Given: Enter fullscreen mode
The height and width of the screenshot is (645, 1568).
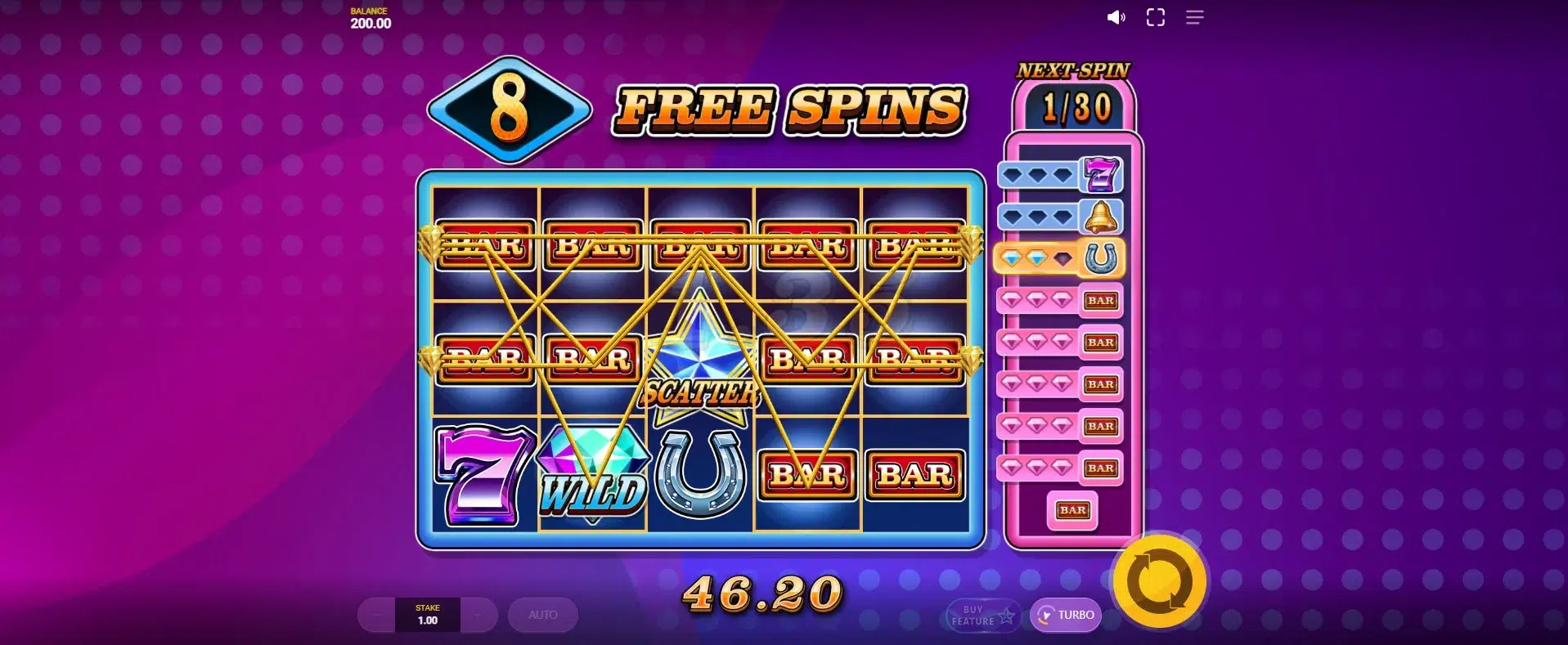Looking at the screenshot, I should coord(1155,17).
